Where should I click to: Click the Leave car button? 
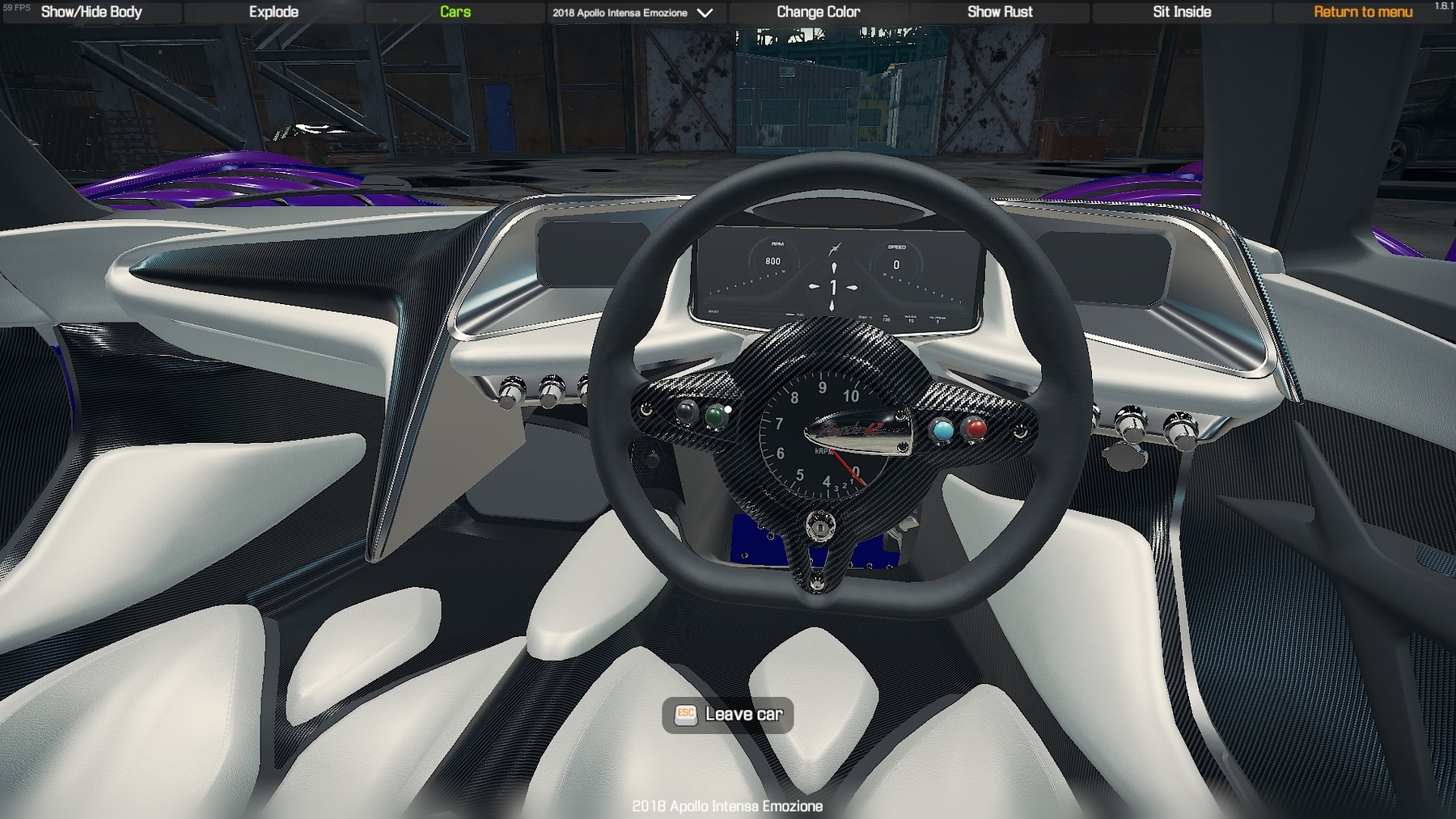(x=728, y=715)
